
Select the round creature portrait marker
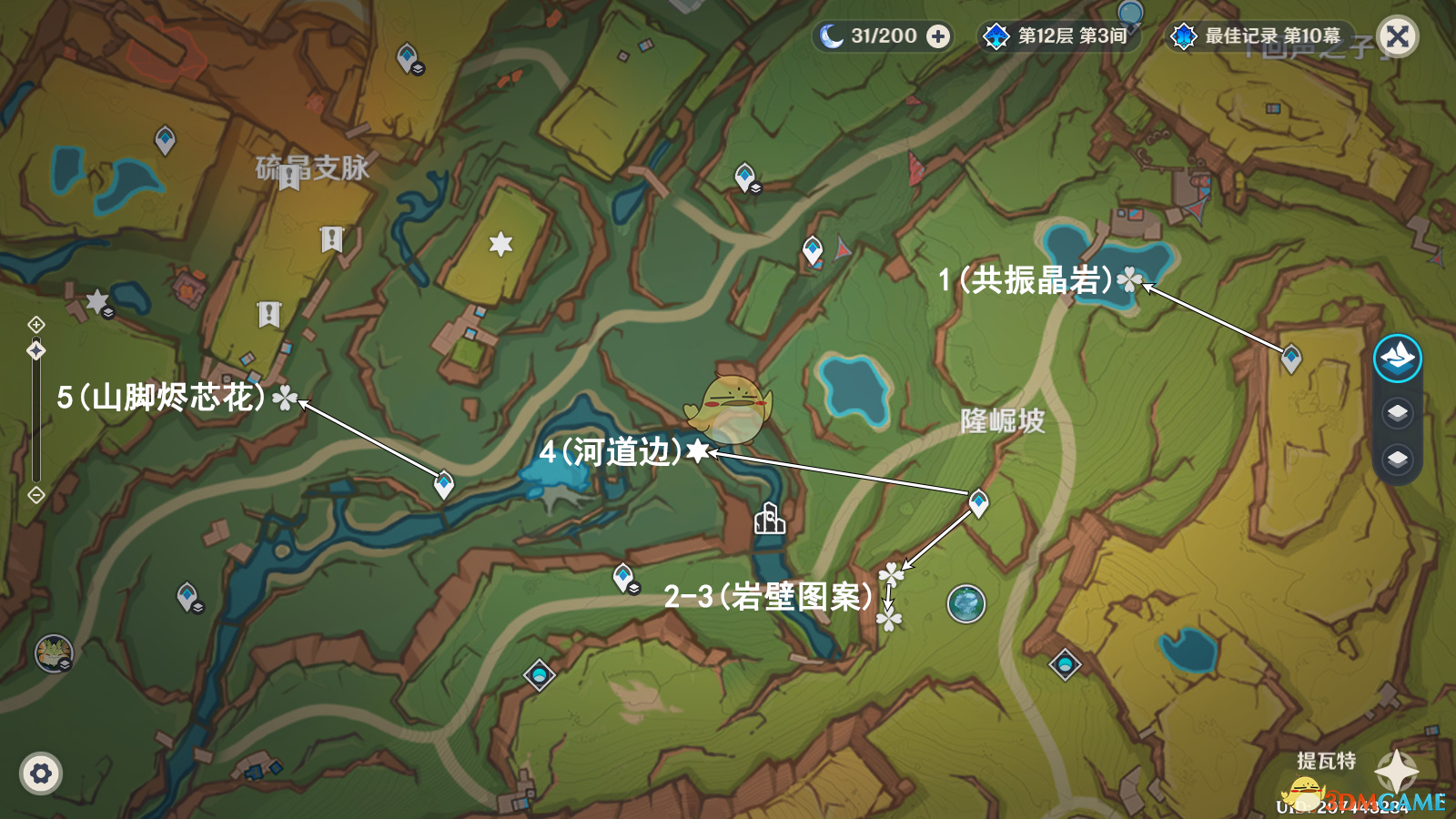click(x=53, y=652)
